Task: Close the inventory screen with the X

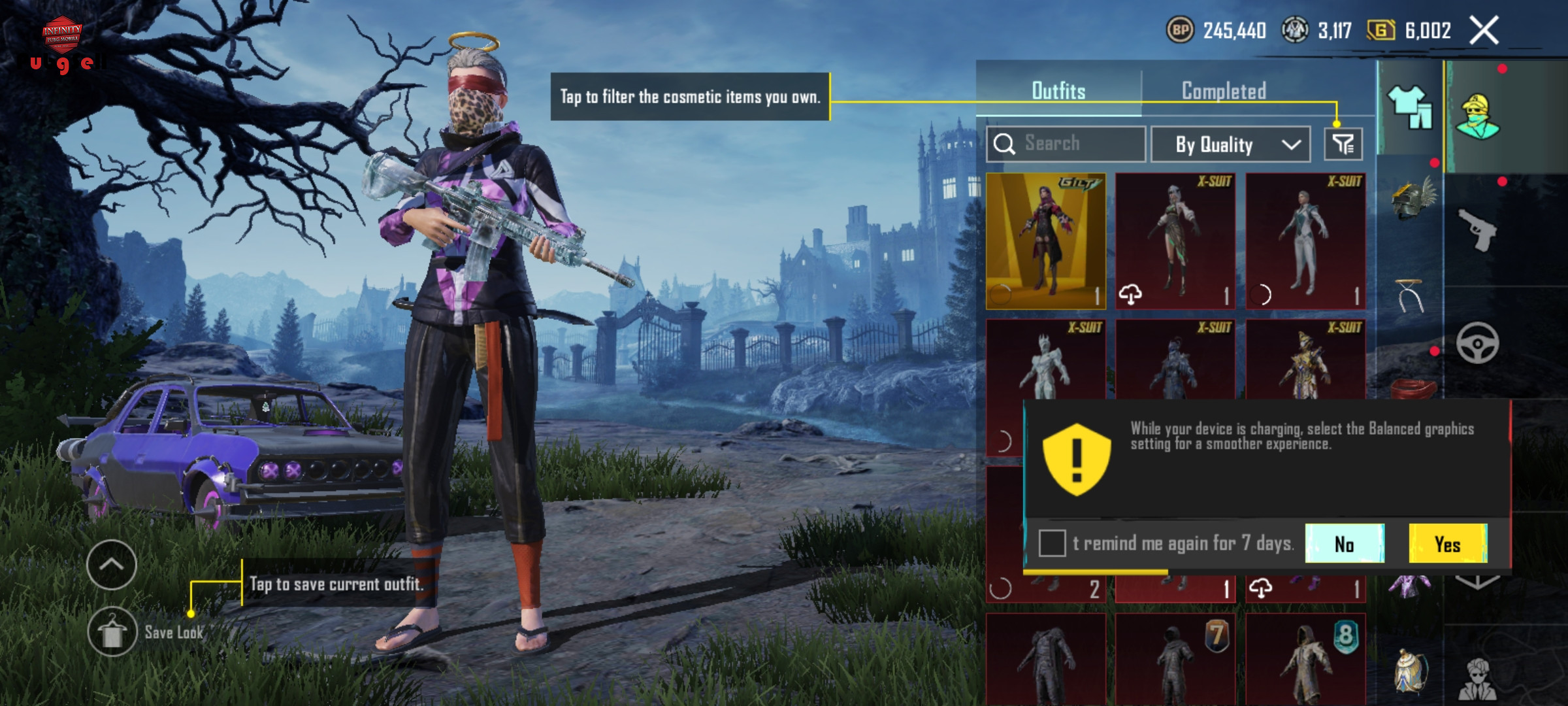Action: [x=1484, y=31]
